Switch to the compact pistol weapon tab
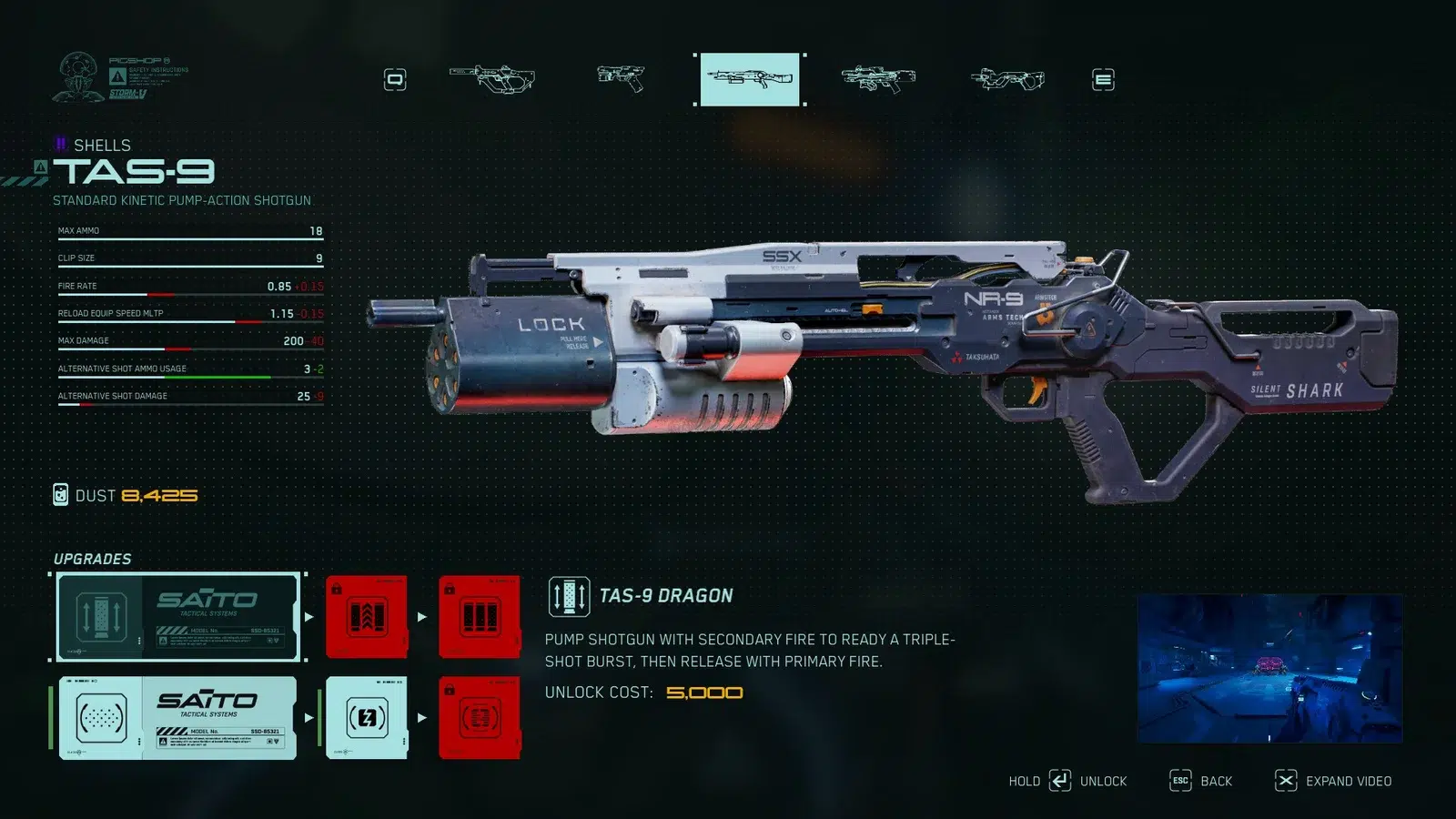 pos(621,78)
